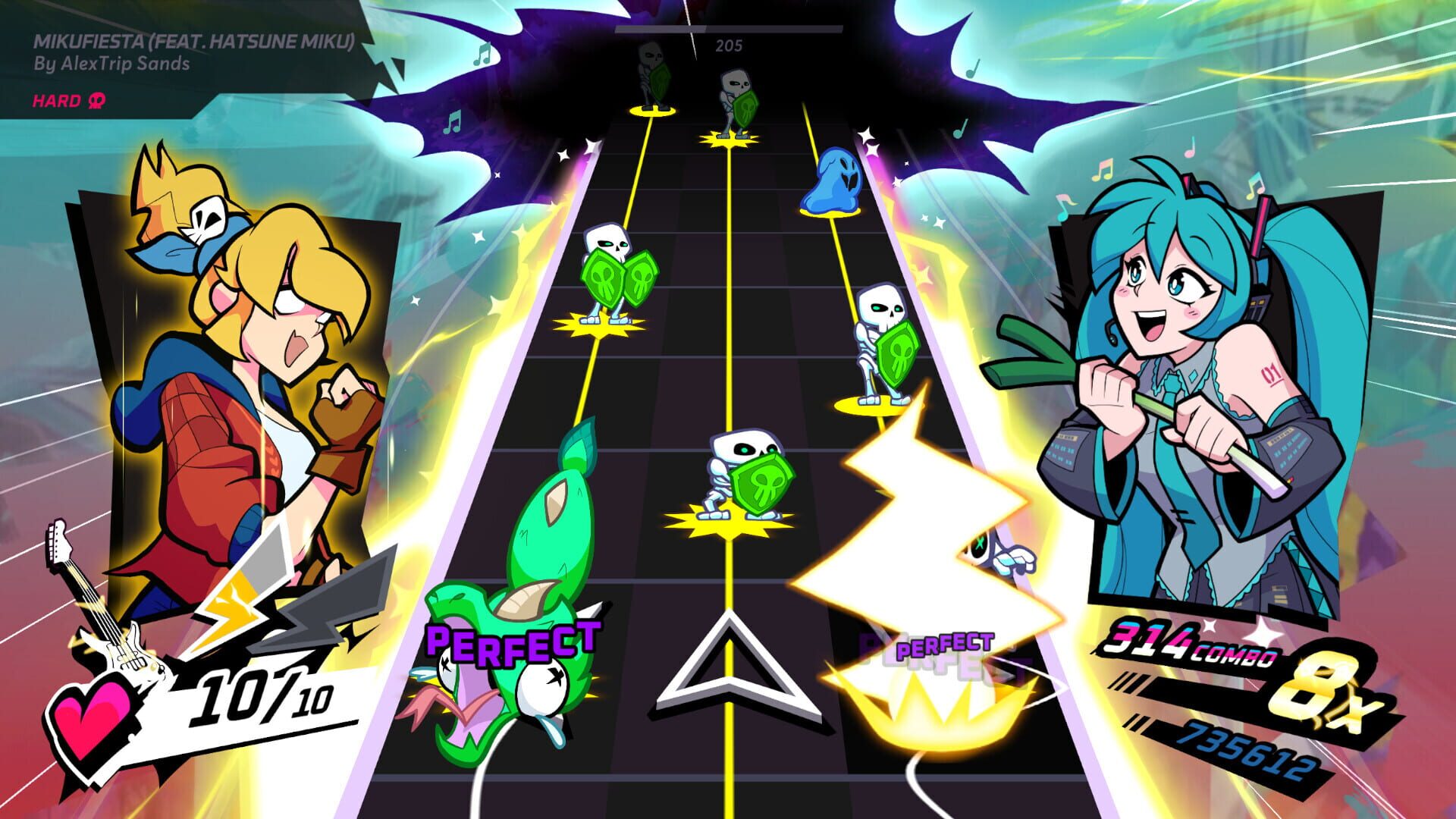The width and height of the screenshot is (1456, 819).
Task: Click the song progress bar showing 205
Action: [728, 30]
